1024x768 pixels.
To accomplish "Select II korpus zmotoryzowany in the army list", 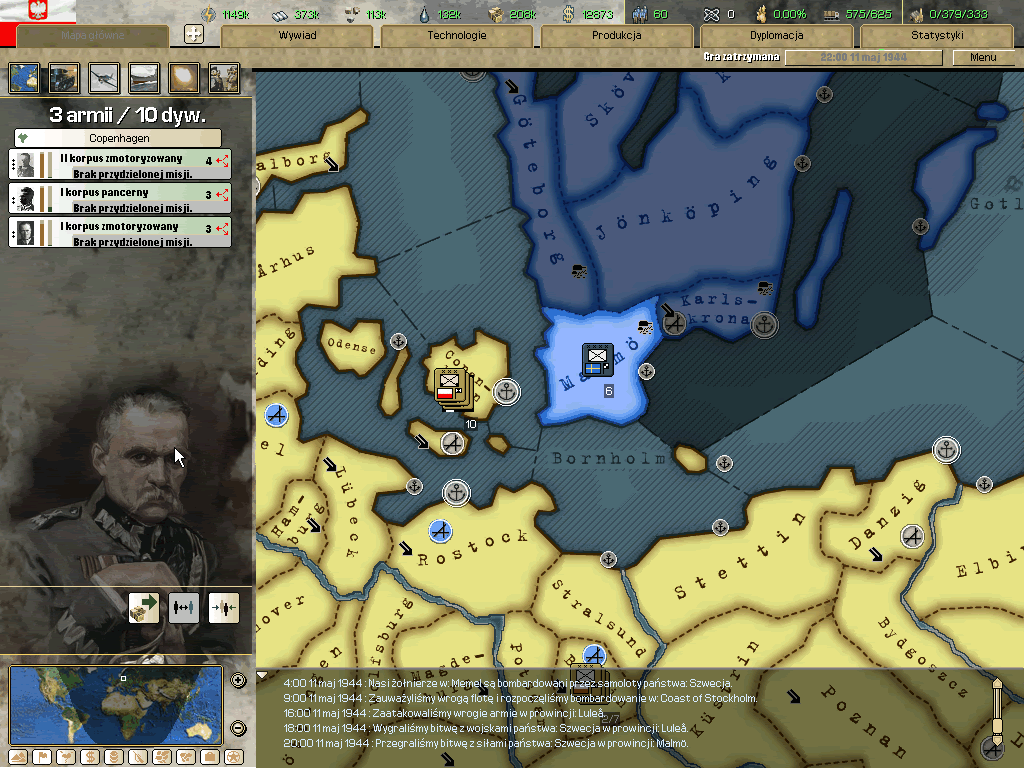I will [120, 165].
